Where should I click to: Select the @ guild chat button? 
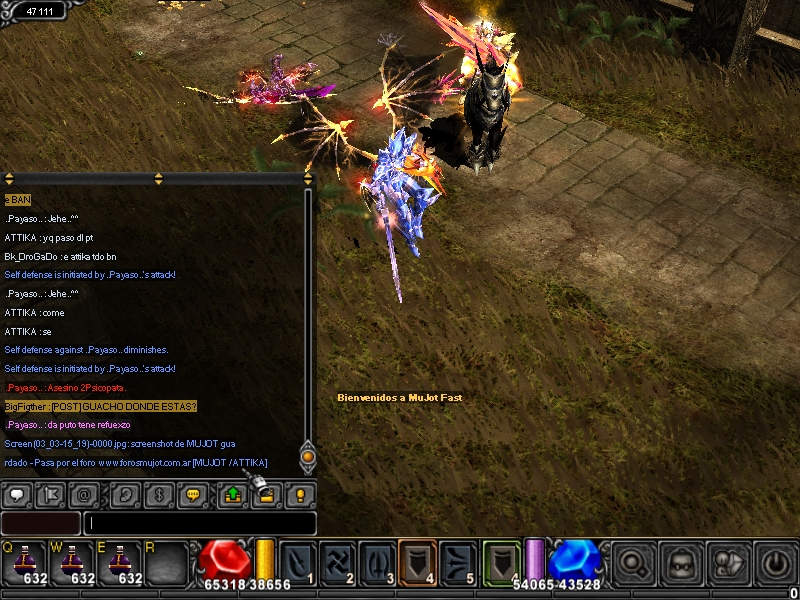pyautogui.click(x=85, y=493)
